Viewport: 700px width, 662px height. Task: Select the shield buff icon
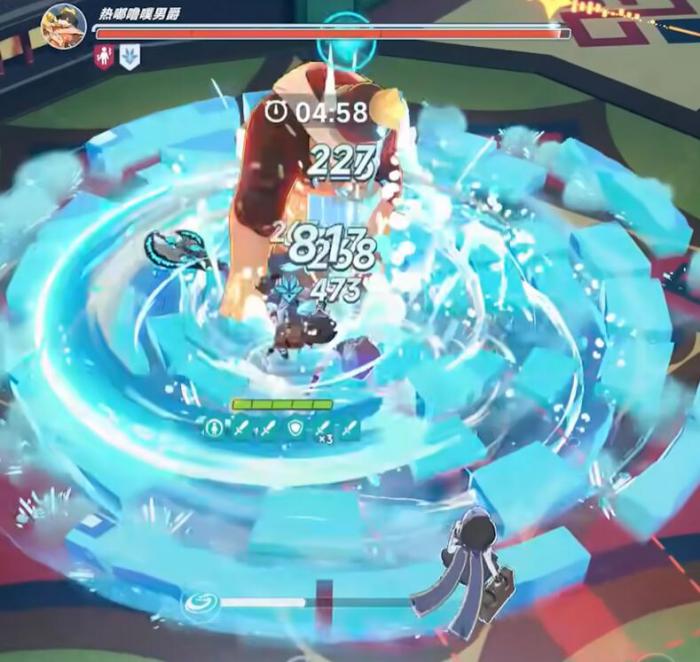pyautogui.click(x=295, y=429)
